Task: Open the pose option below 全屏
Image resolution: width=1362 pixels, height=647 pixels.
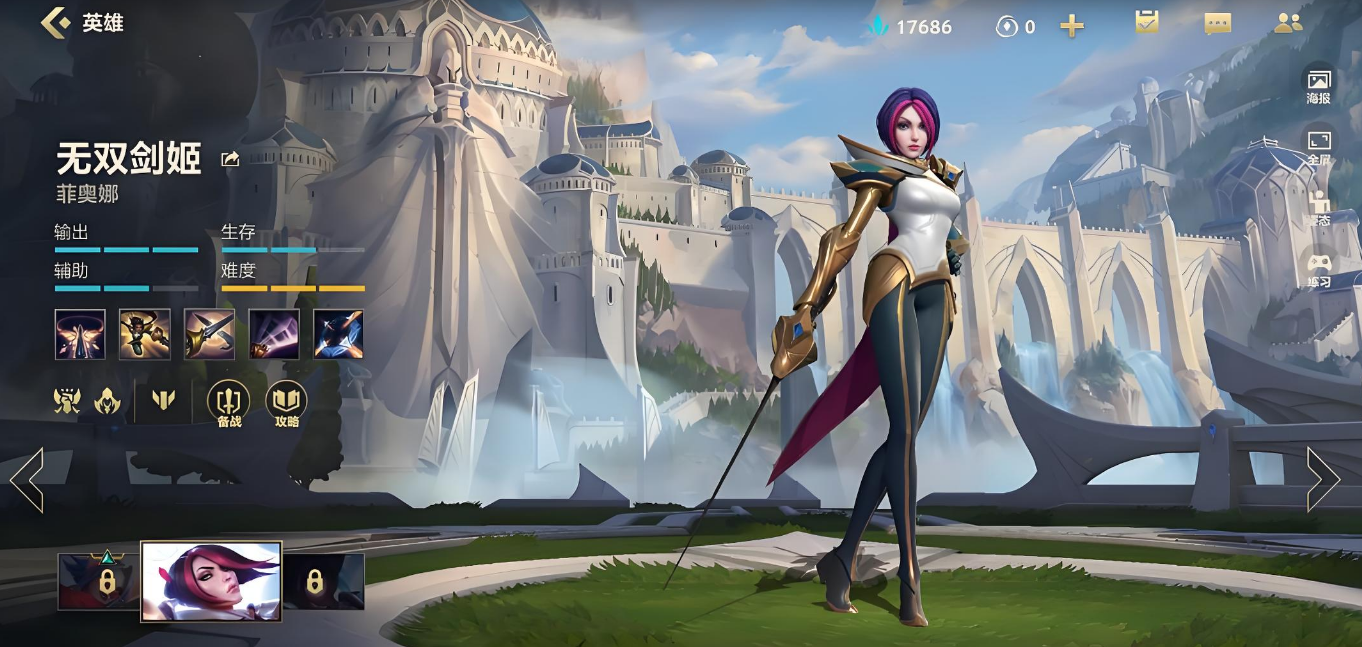Action: tap(1319, 207)
